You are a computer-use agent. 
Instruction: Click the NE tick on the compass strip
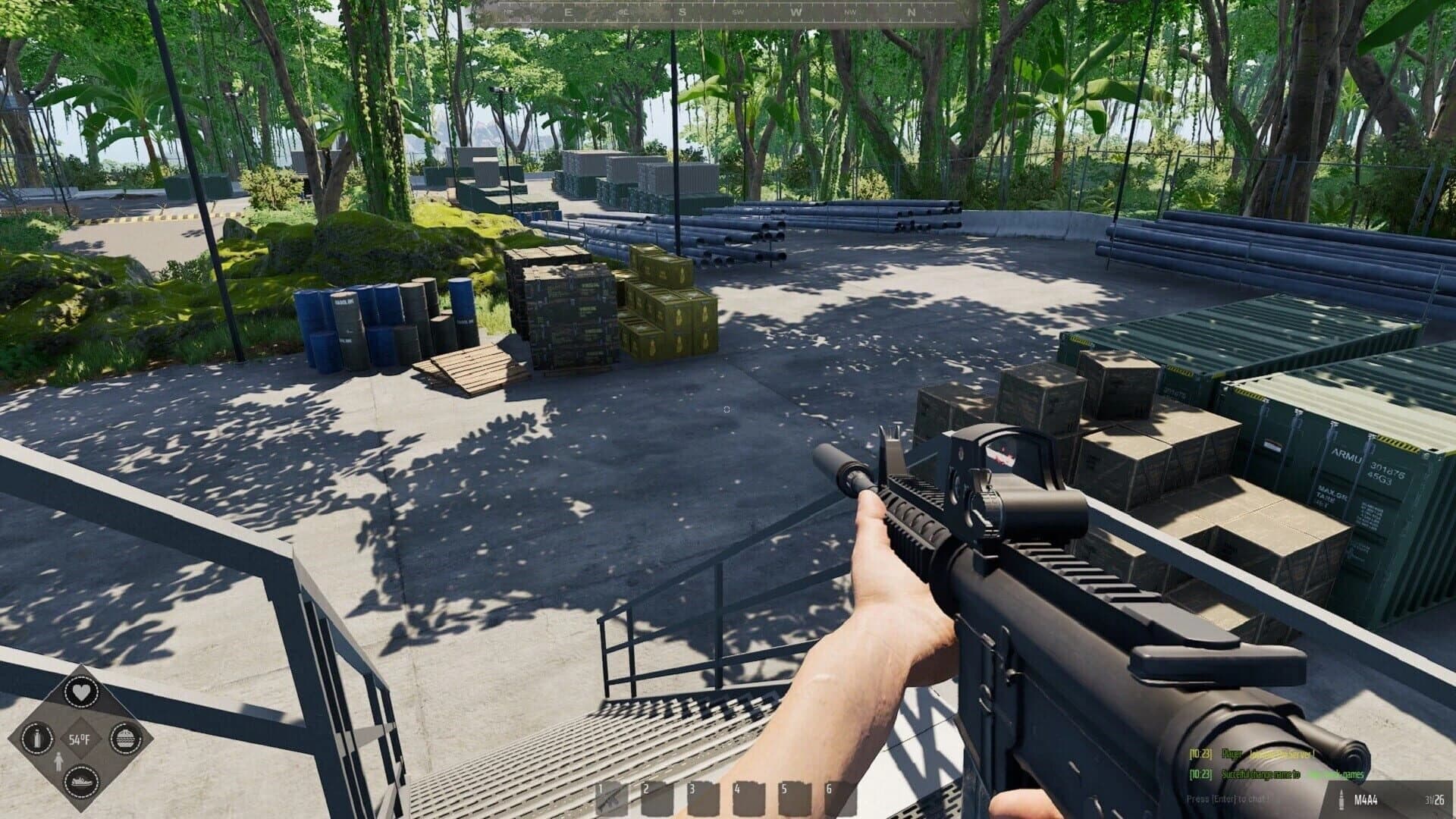pyautogui.click(x=508, y=11)
